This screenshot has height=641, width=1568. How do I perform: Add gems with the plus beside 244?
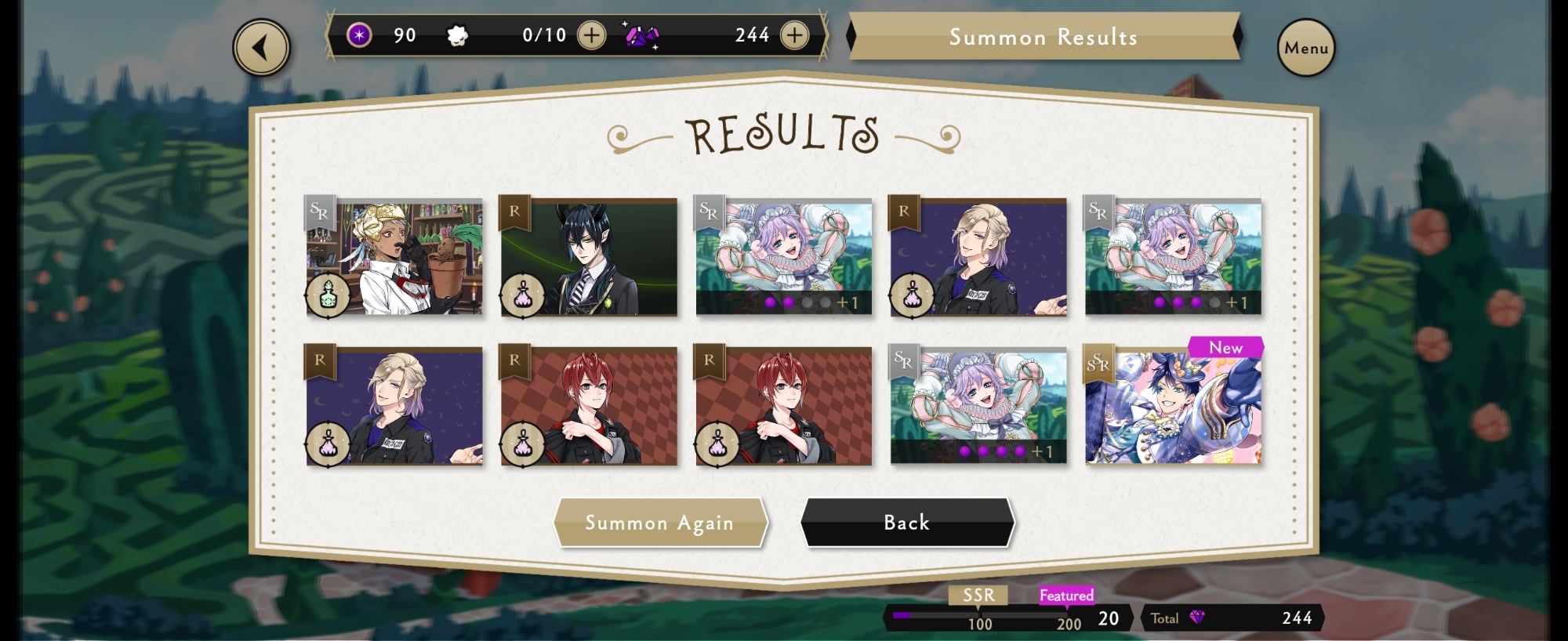[794, 35]
